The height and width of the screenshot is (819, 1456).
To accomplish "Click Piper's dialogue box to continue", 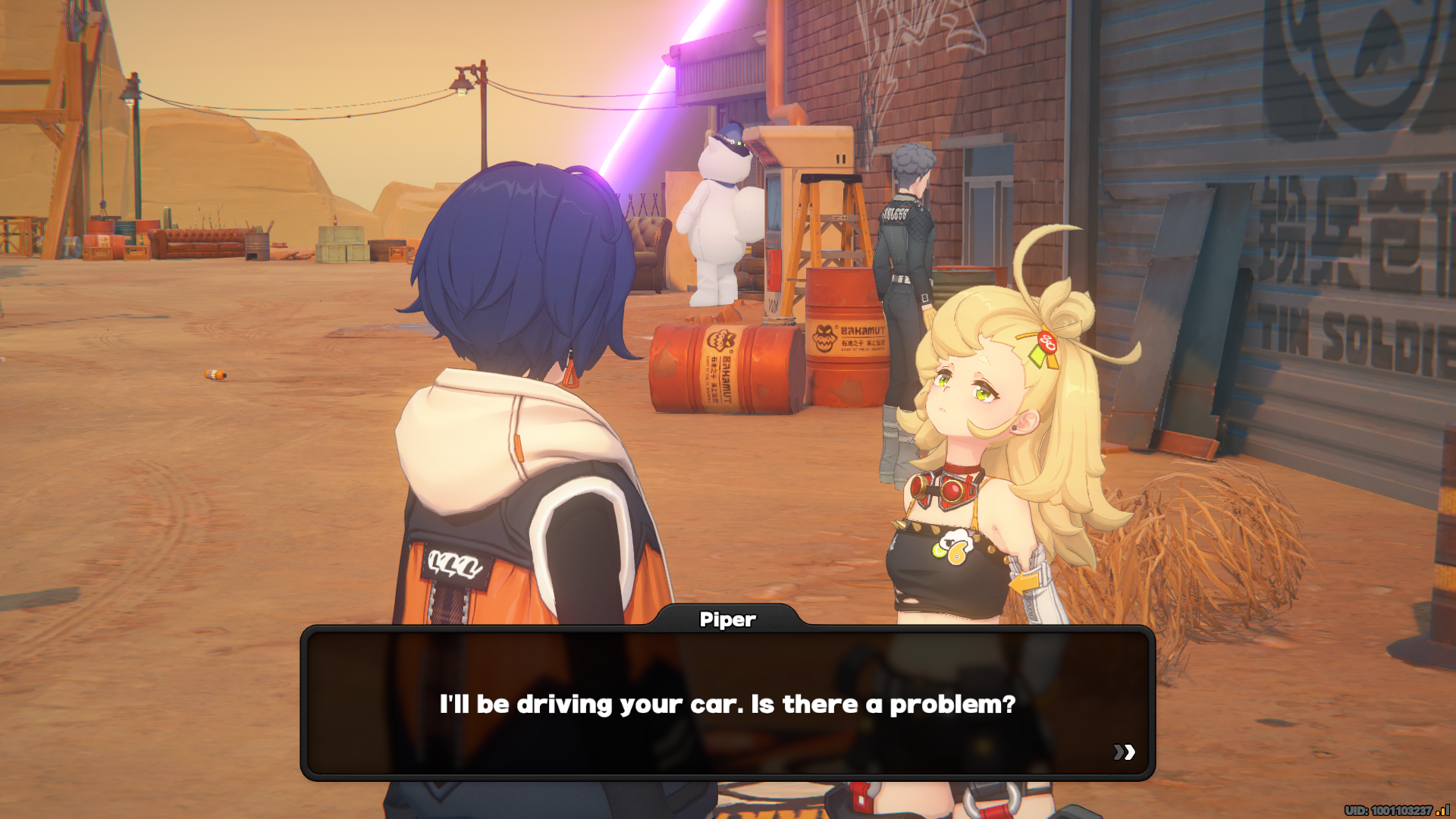I will (727, 703).
